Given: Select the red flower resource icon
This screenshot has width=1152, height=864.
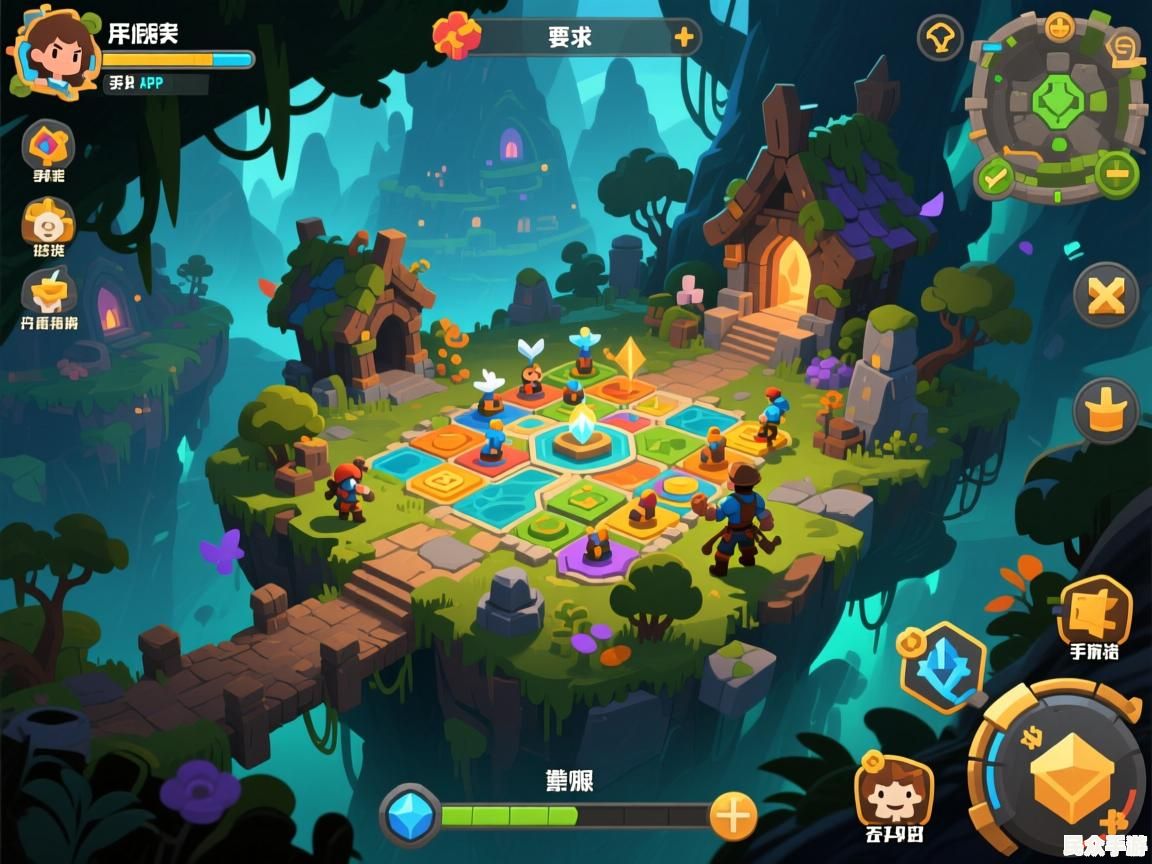Looking at the screenshot, I should tap(455, 36).
